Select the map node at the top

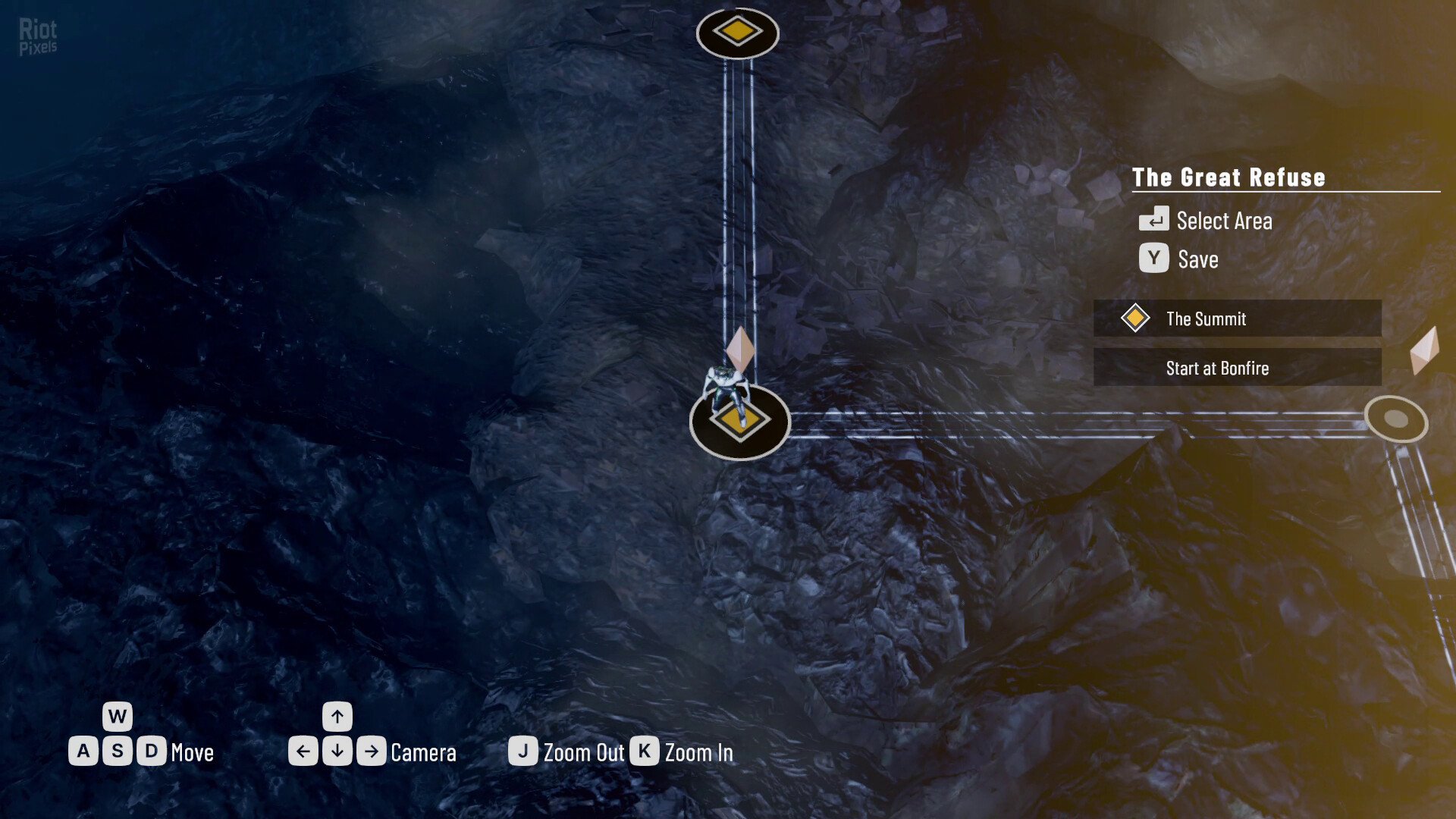coord(737,33)
